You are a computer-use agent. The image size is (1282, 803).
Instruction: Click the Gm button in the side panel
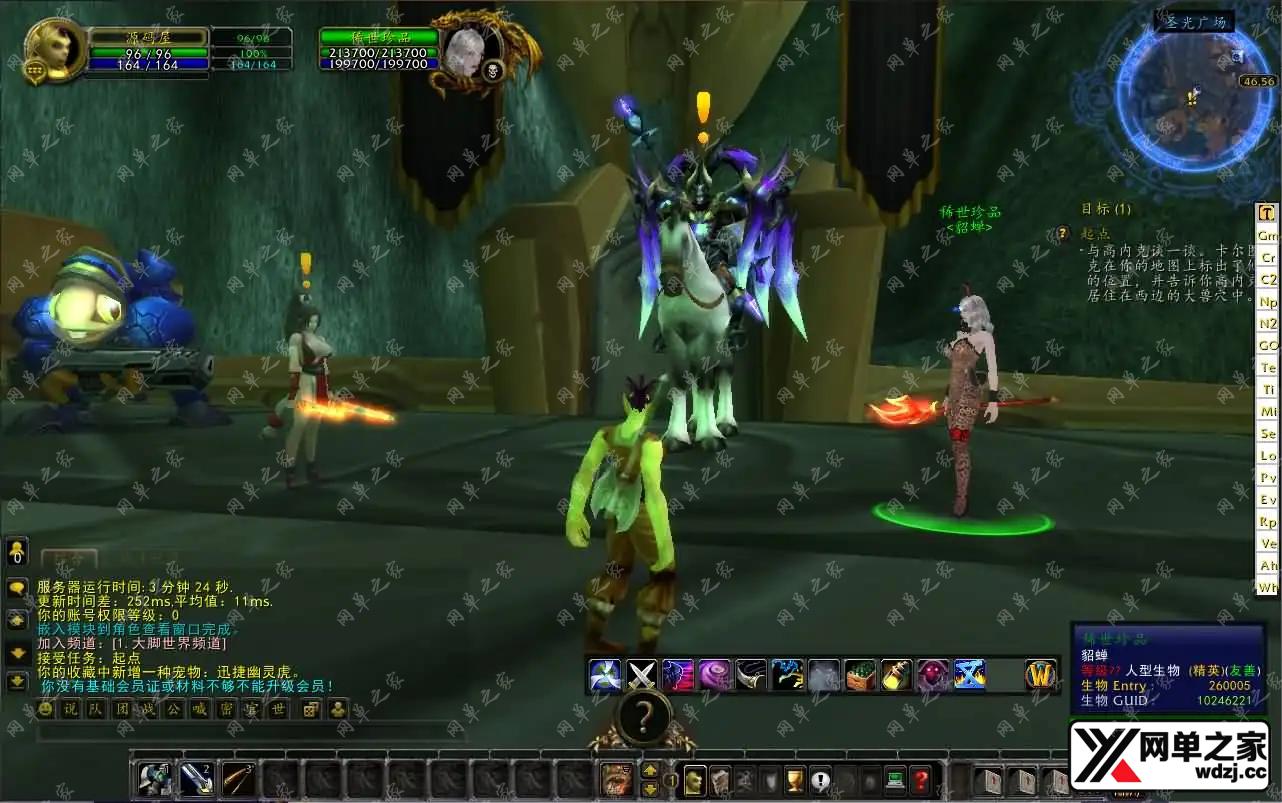pyautogui.click(x=1268, y=236)
